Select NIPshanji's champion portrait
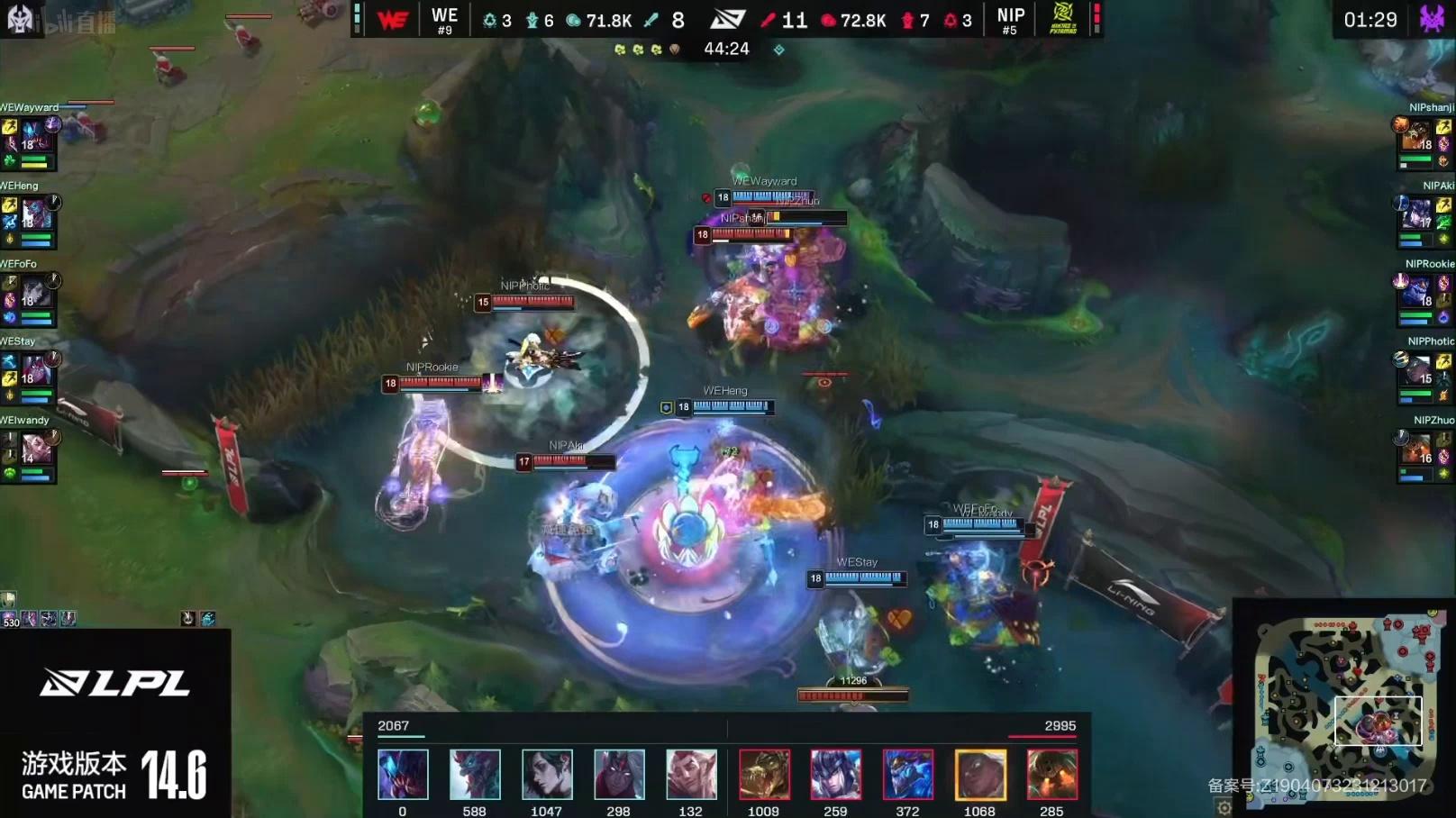 1416,137
